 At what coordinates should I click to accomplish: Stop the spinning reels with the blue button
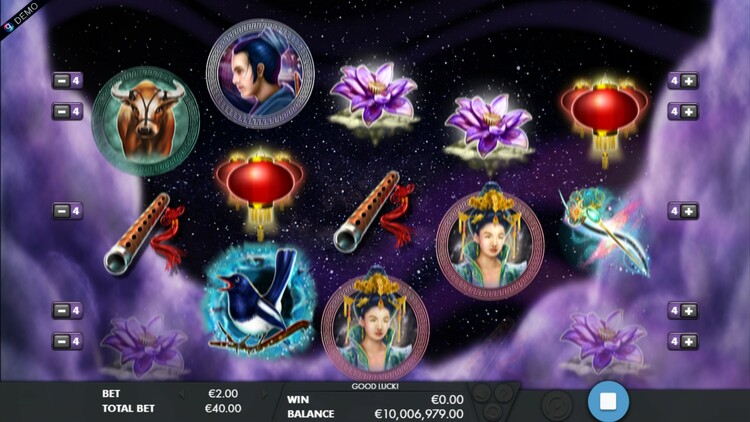(x=606, y=402)
